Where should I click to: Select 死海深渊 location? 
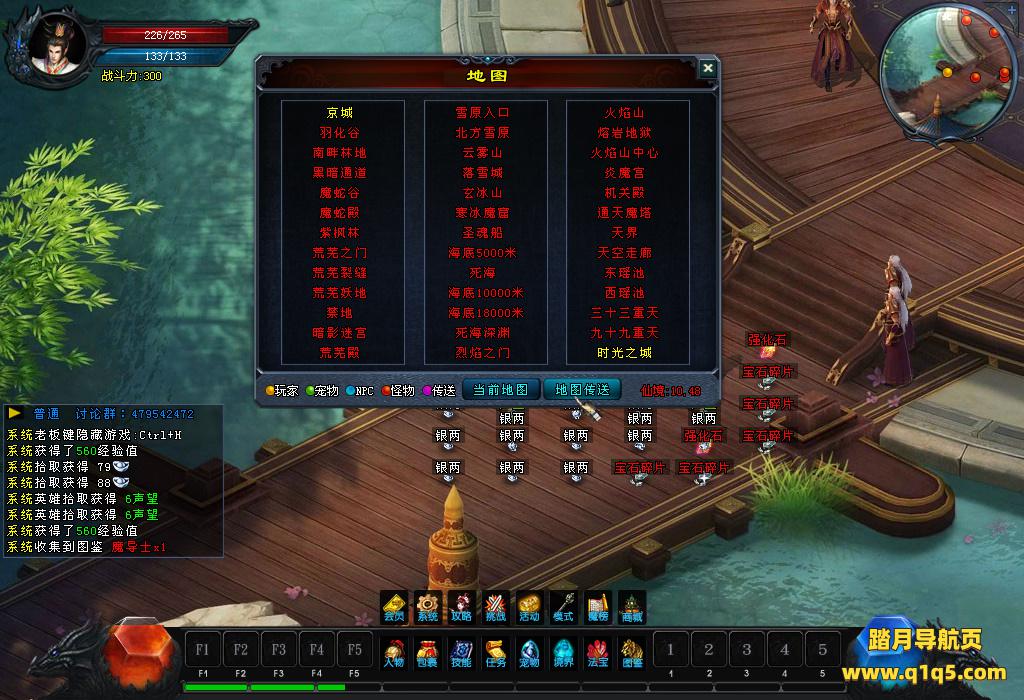coord(482,333)
